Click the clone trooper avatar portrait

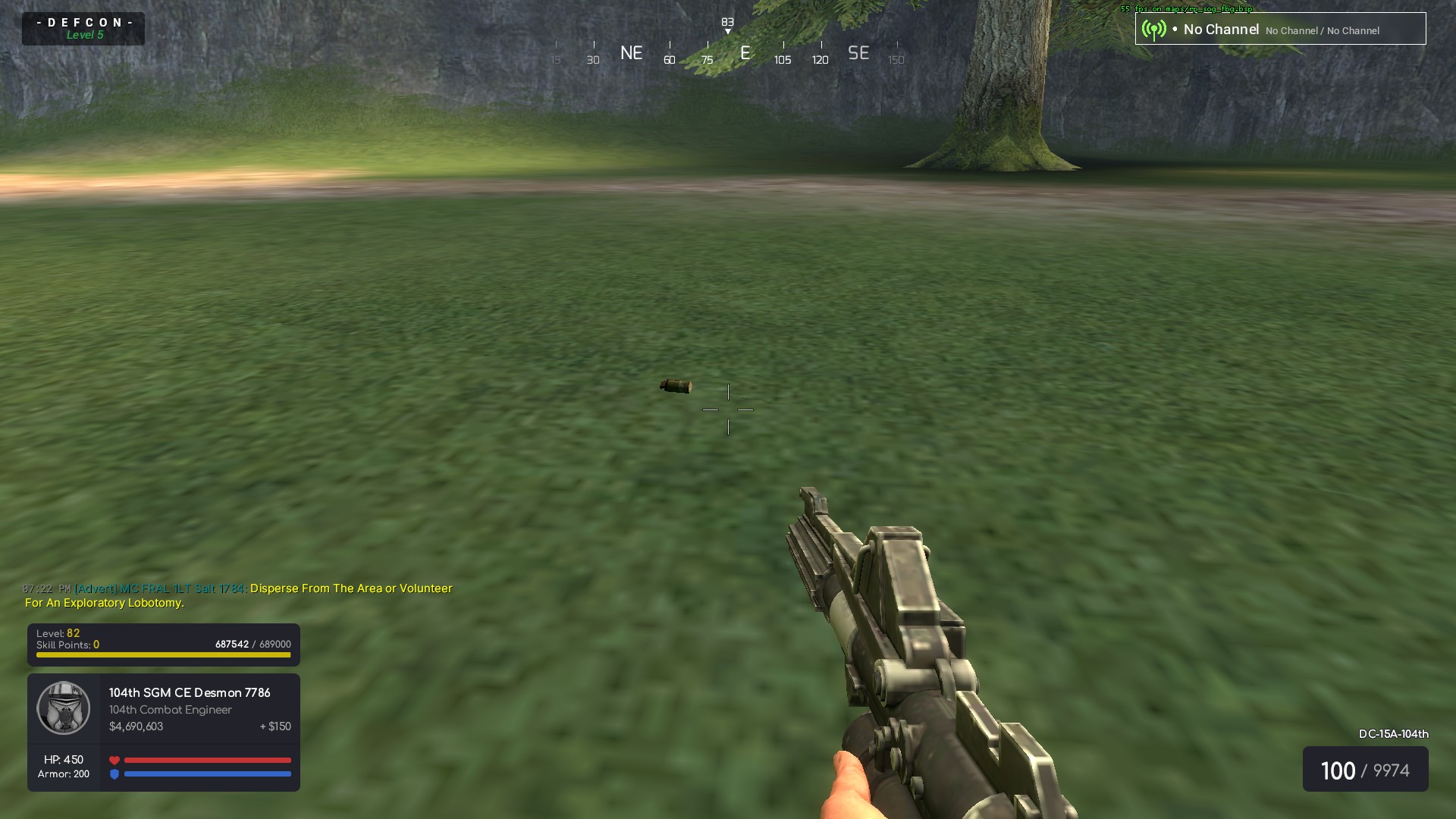[64, 709]
